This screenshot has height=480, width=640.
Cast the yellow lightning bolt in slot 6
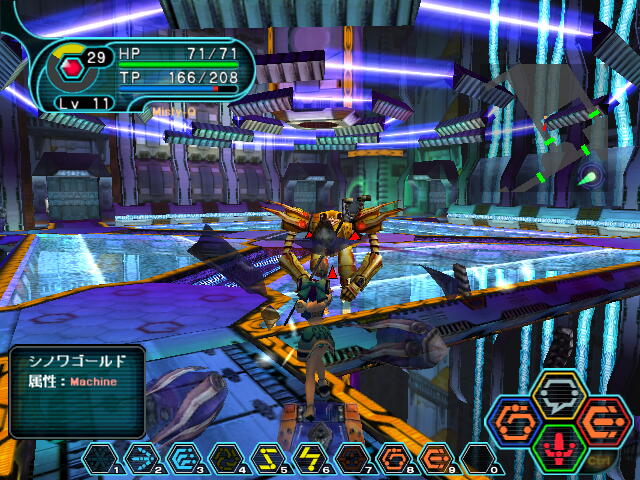[311, 459]
